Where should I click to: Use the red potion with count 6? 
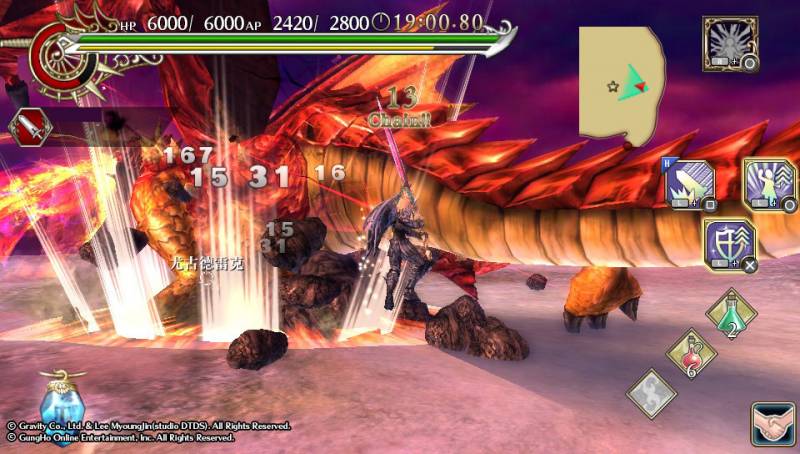click(691, 354)
